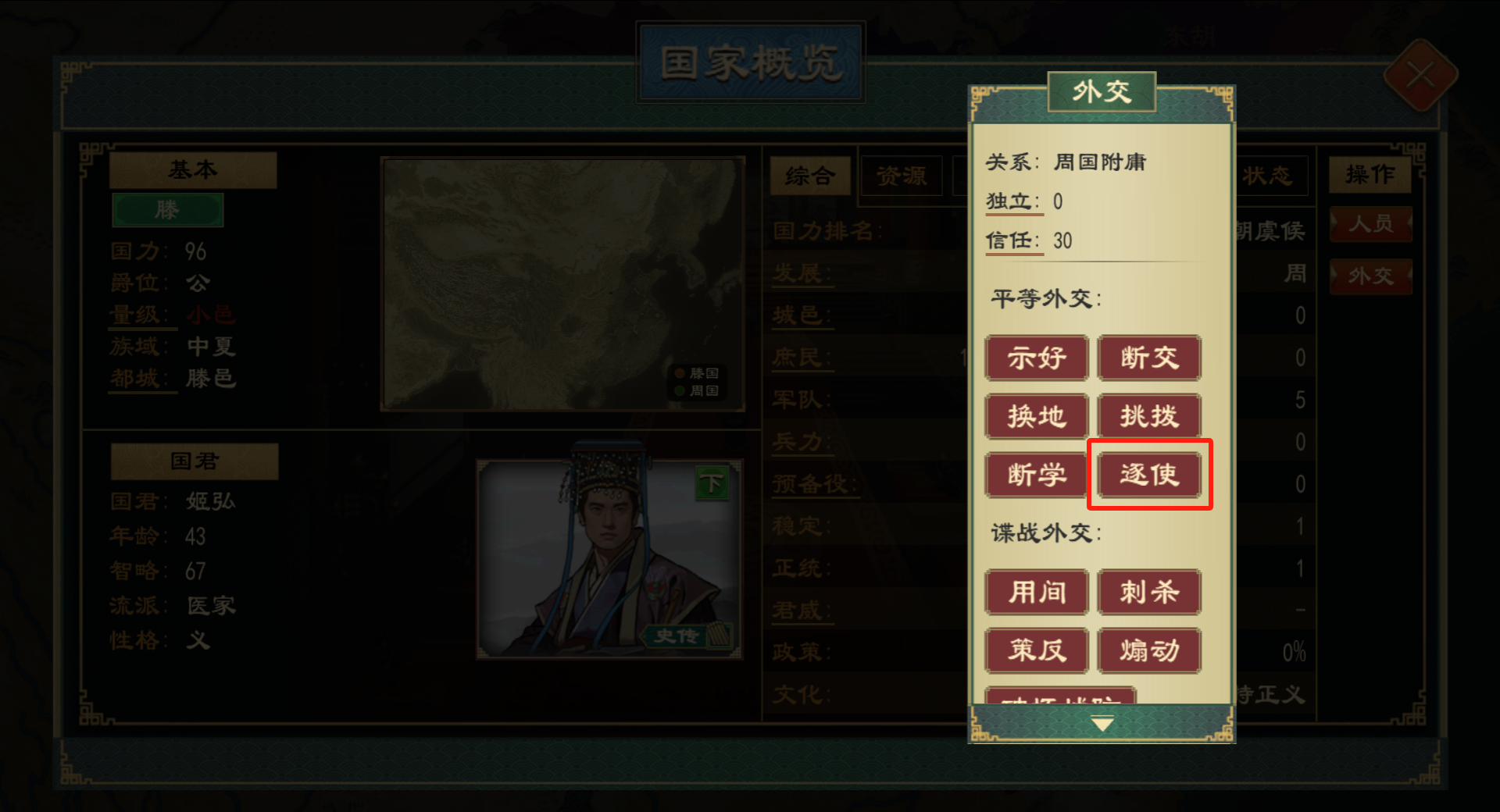Click the 示好 goodwill diplomacy action
Image resolution: width=1500 pixels, height=812 pixels.
click(x=1037, y=358)
